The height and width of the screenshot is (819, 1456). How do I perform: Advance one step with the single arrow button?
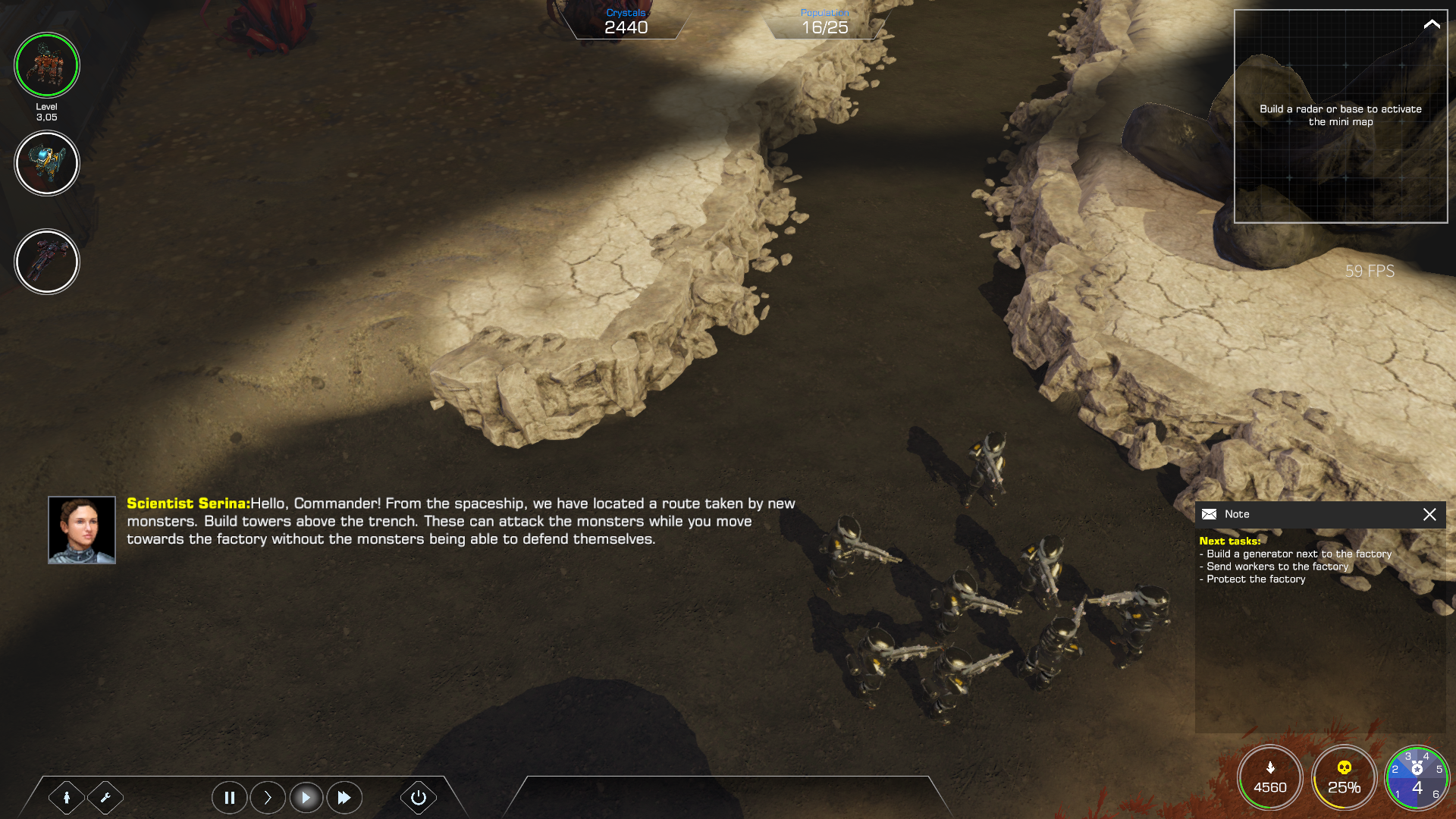click(x=268, y=797)
